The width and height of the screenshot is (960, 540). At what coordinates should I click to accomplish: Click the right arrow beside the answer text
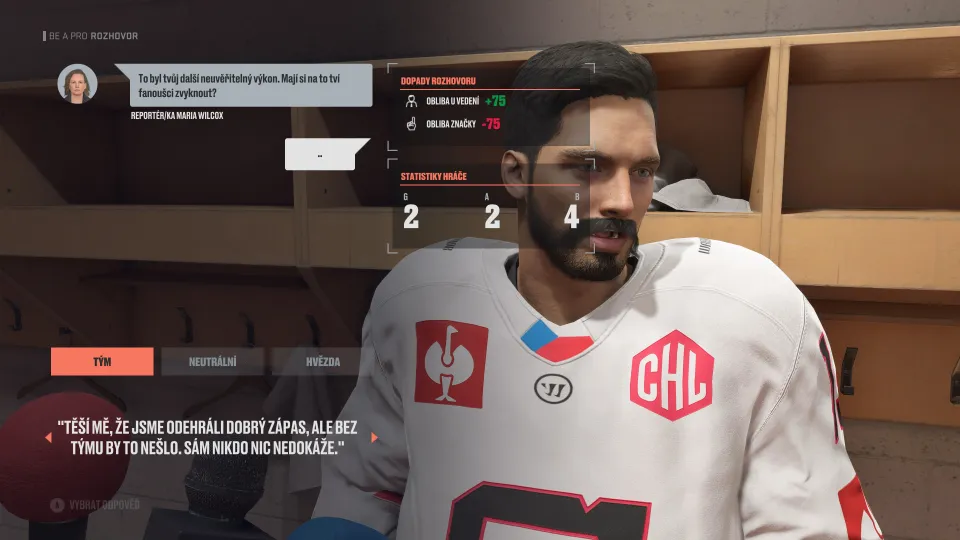pos(374,437)
